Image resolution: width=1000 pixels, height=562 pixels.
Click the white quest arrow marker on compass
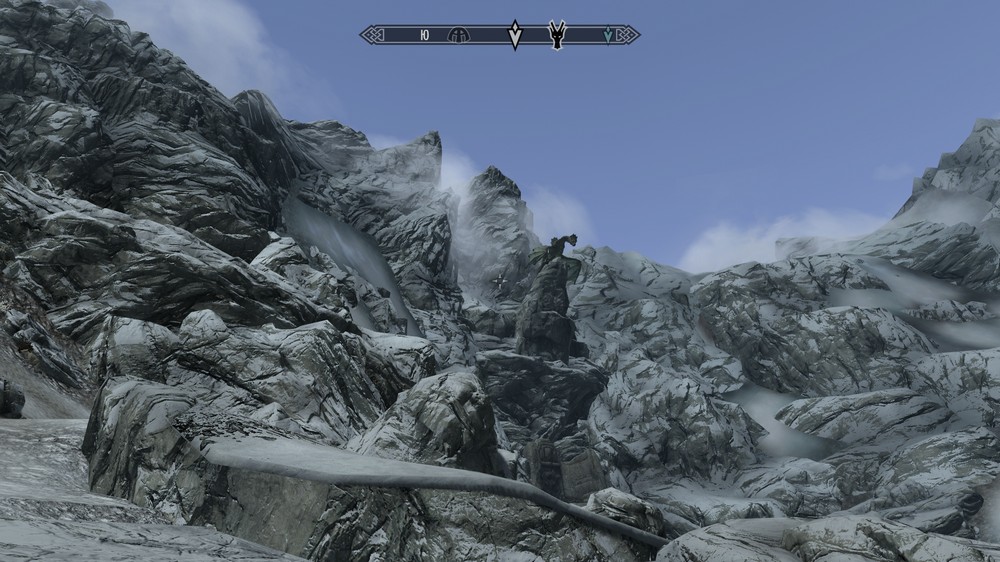515,35
